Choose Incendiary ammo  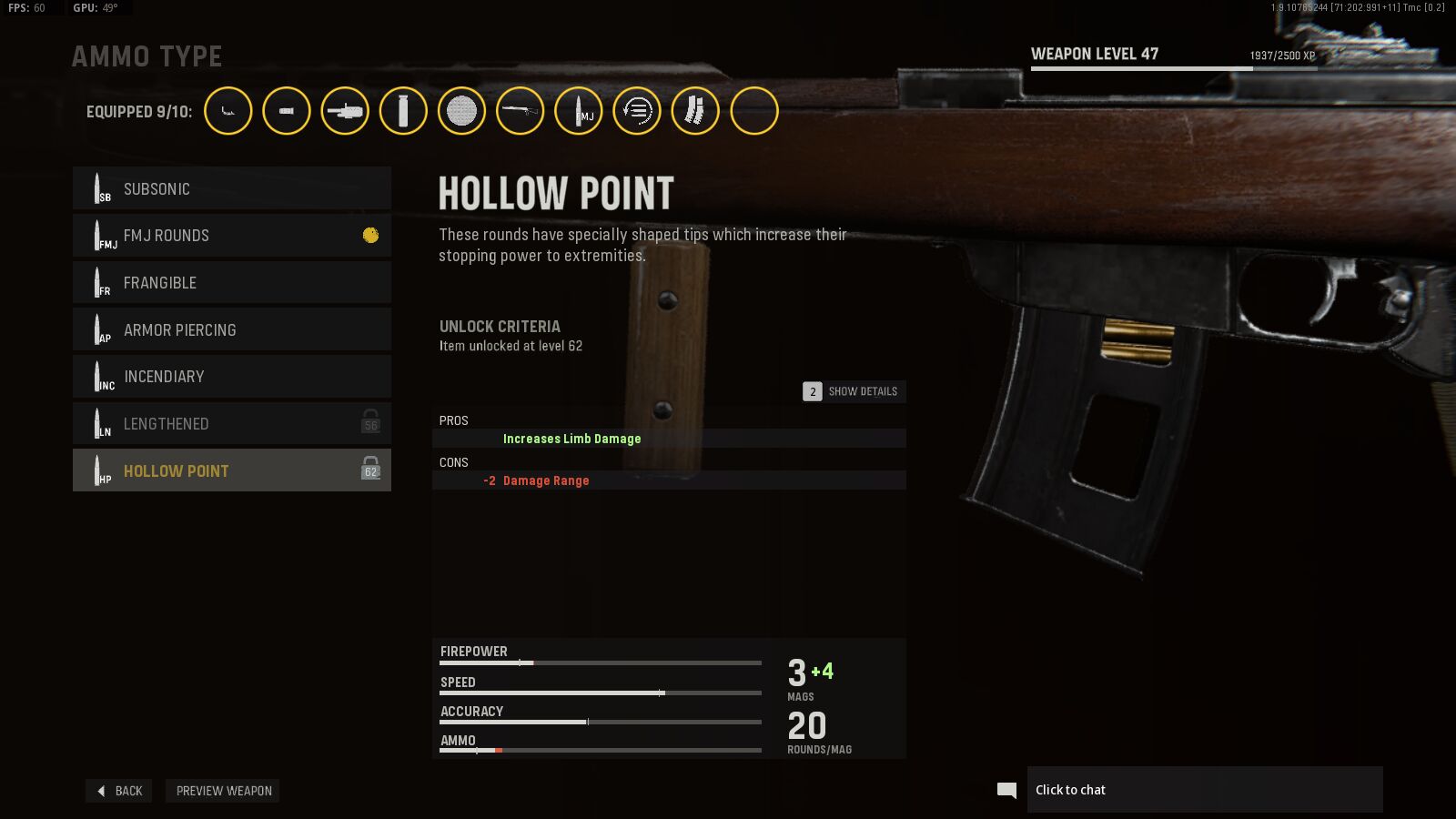tap(232, 377)
